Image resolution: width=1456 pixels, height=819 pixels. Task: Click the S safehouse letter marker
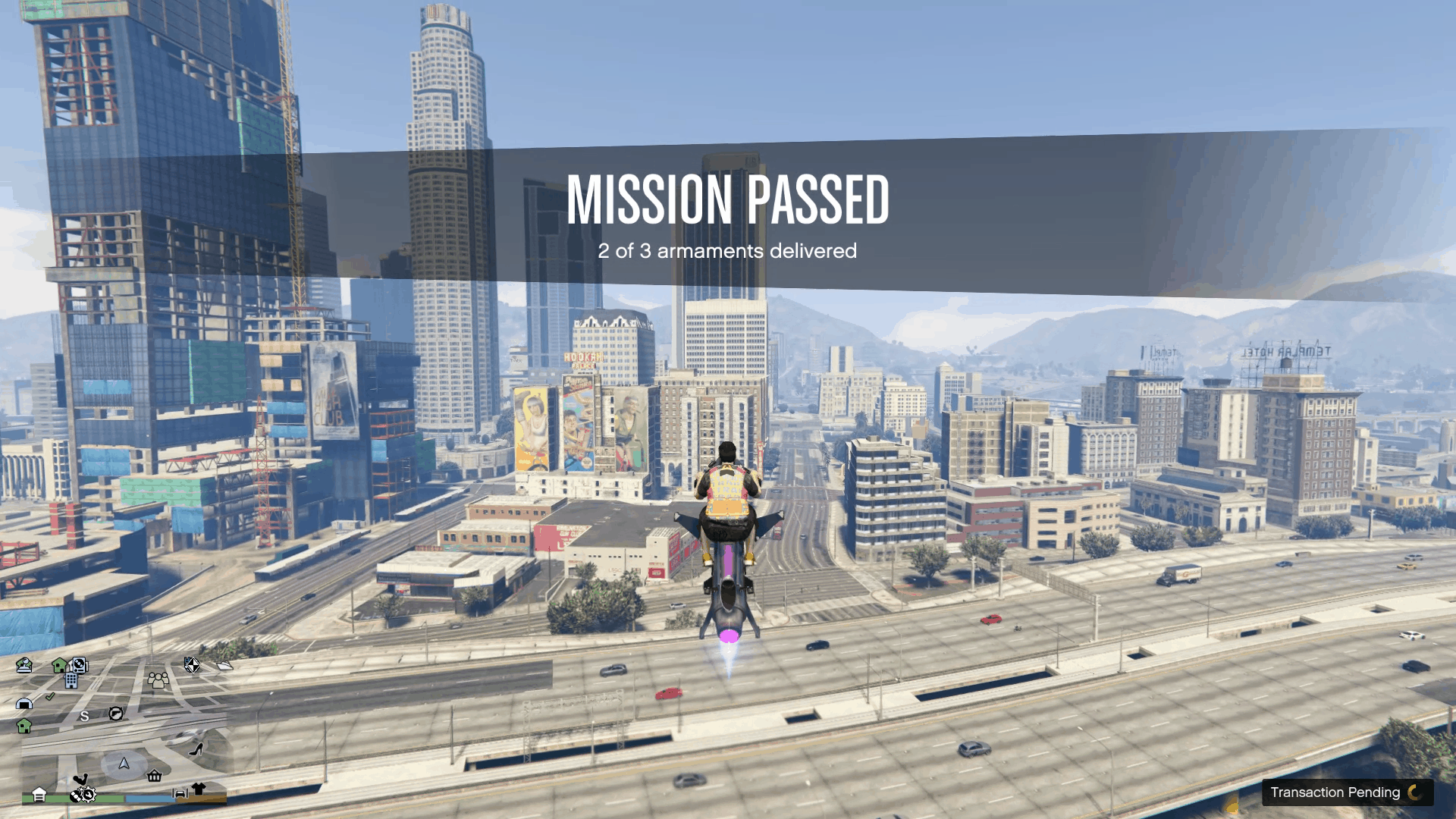85,717
